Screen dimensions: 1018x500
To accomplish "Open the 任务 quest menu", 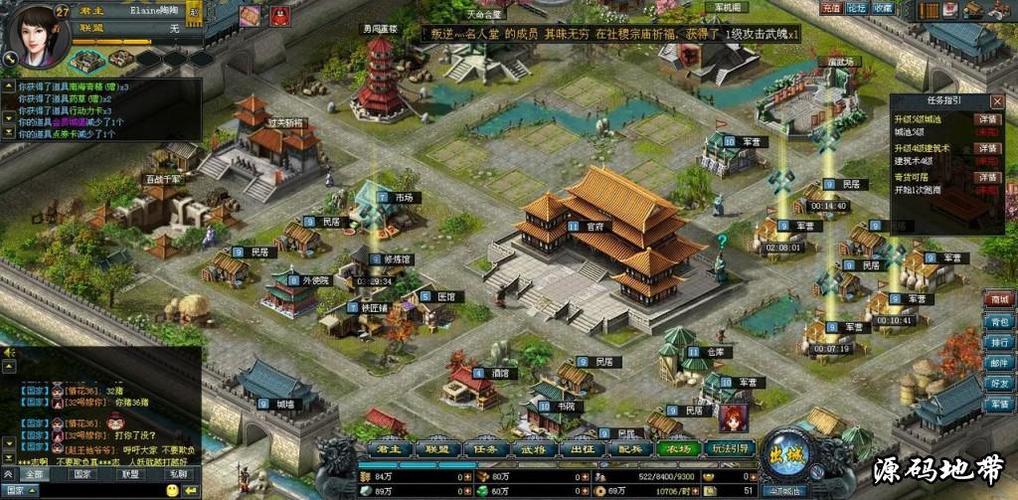I will (x=485, y=450).
